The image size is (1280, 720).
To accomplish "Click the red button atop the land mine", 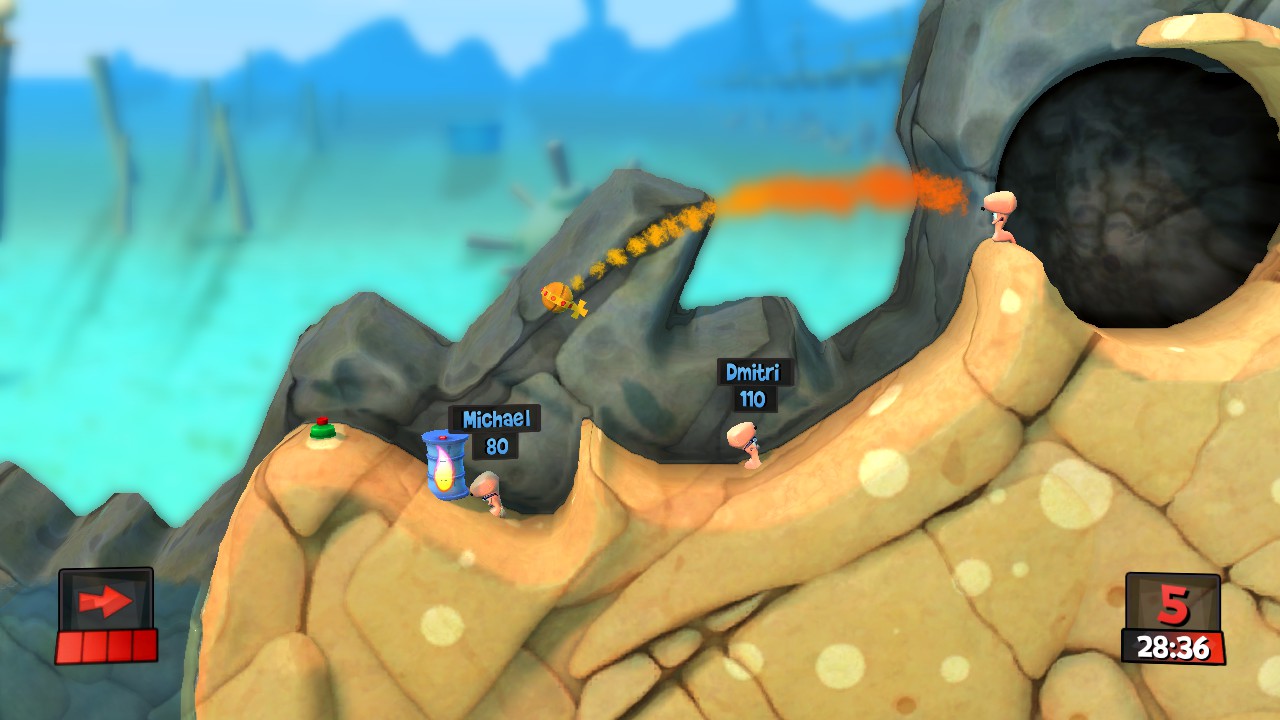I will pos(322,421).
